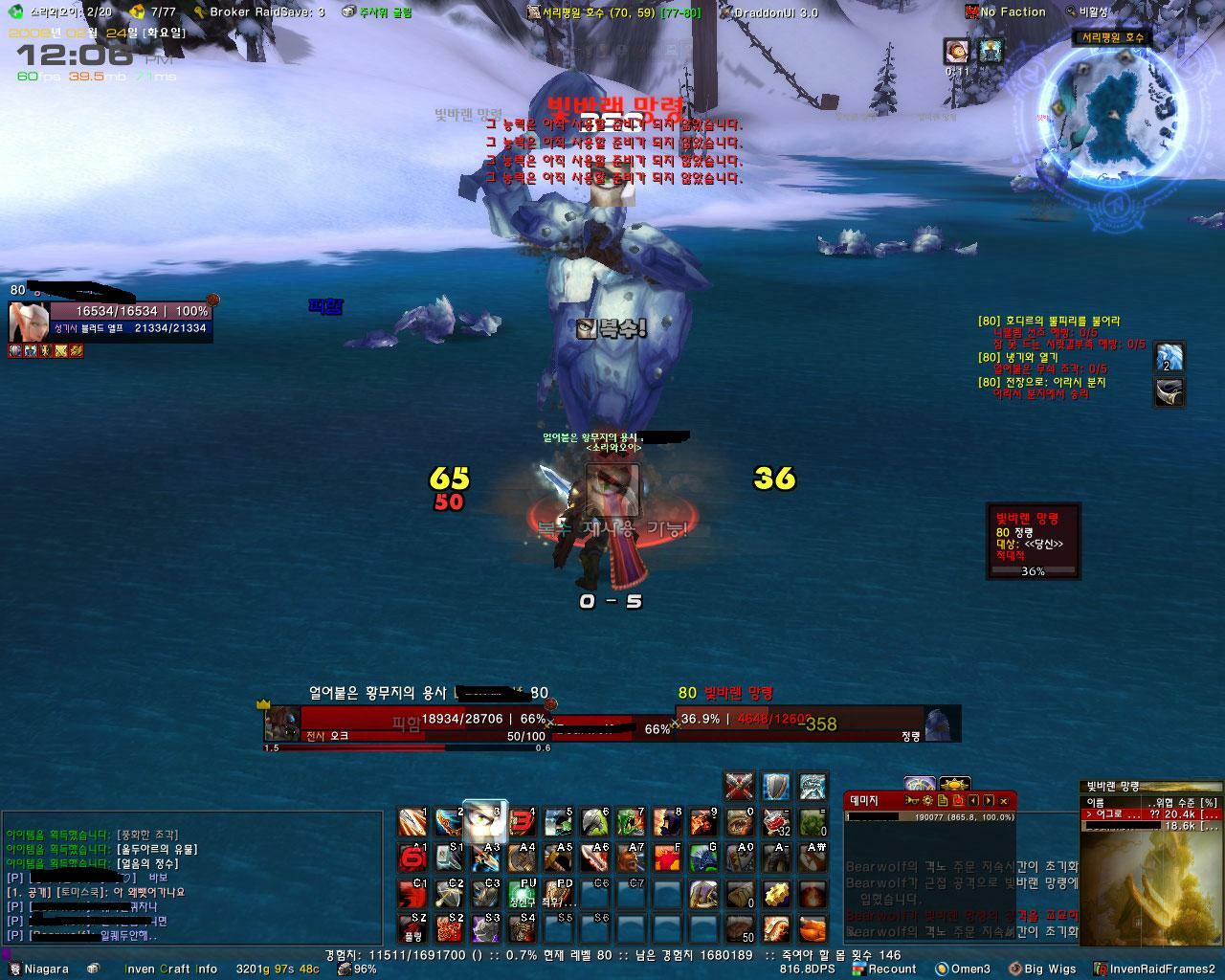Click the No Faction reputation display
The width and height of the screenshot is (1225, 980).
(x=1006, y=12)
